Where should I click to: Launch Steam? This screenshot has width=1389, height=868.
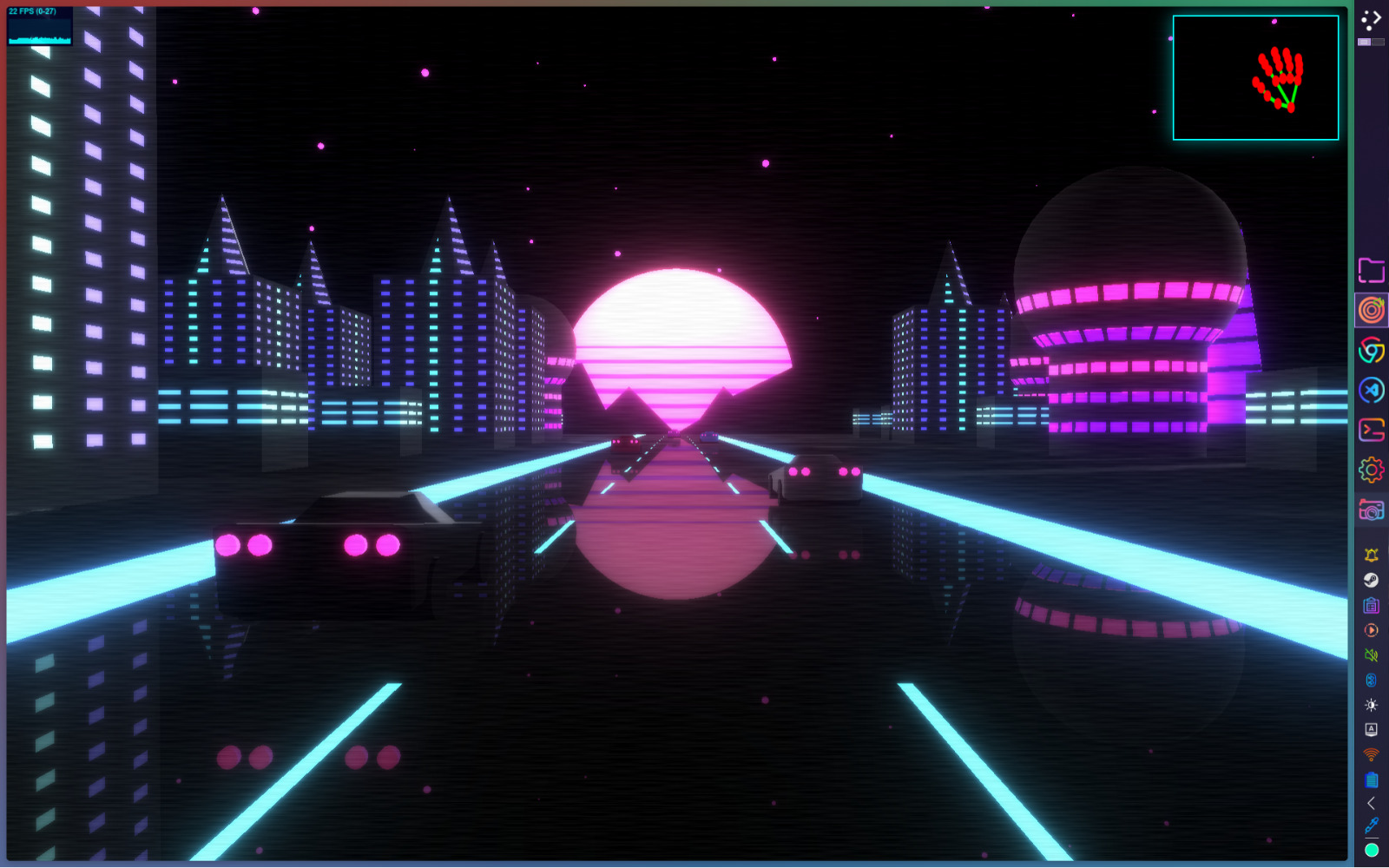click(1372, 580)
